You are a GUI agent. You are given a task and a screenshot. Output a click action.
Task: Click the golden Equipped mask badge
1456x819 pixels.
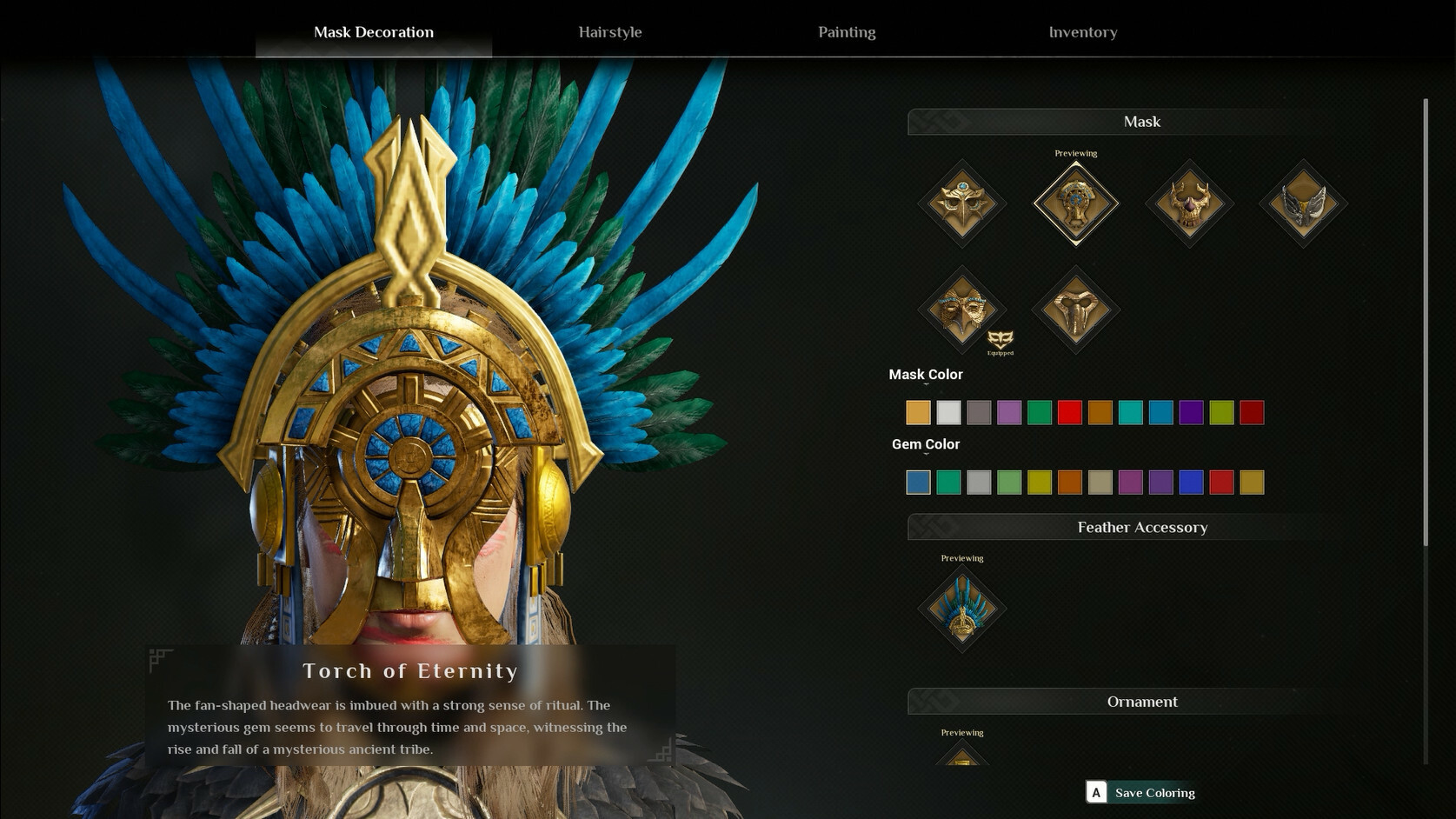1001,337
